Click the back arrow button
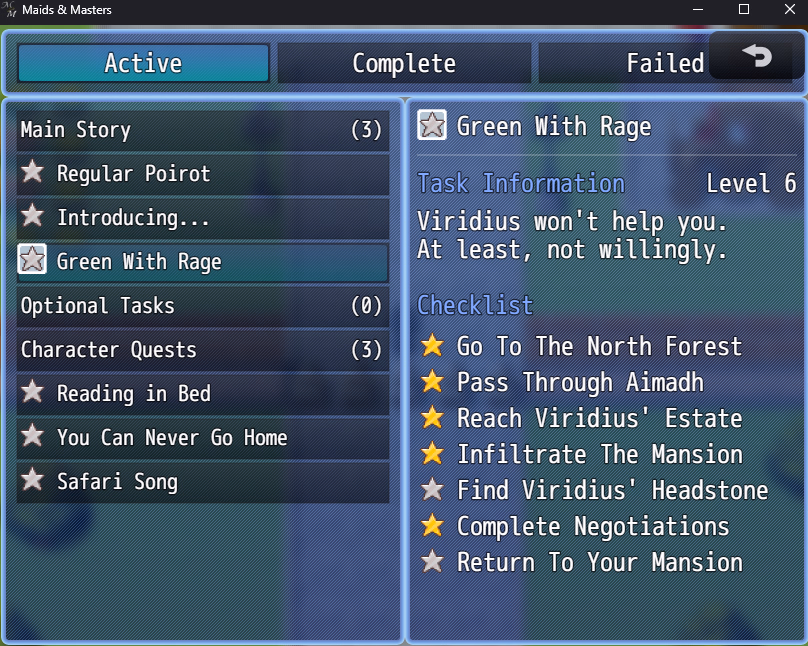Image resolution: width=808 pixels, height=646 pixels. coord(757,58)
